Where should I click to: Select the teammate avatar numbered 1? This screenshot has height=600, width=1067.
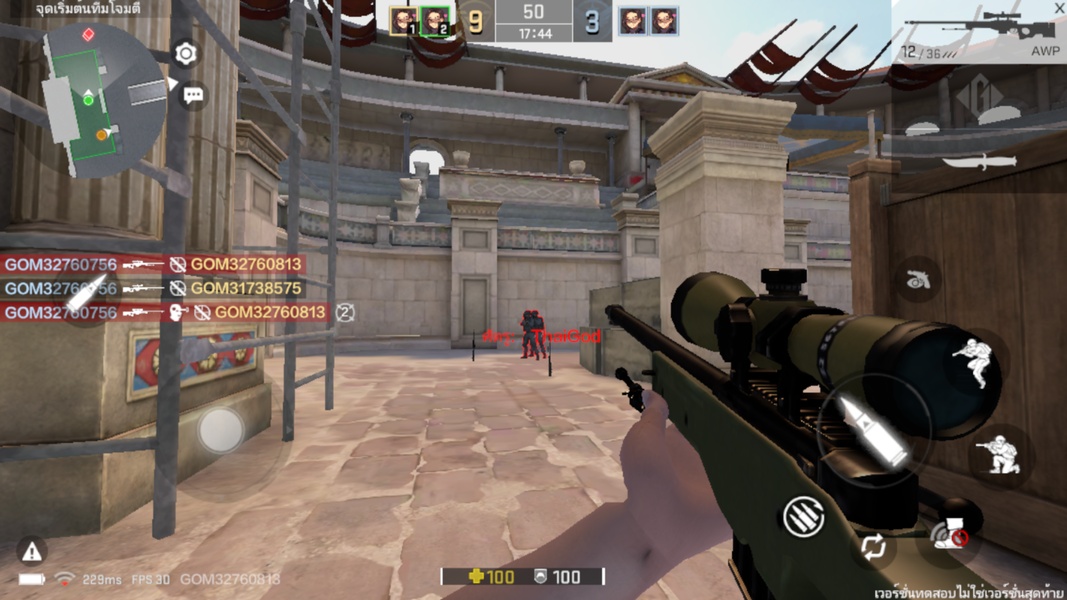(x=404, y=21)
